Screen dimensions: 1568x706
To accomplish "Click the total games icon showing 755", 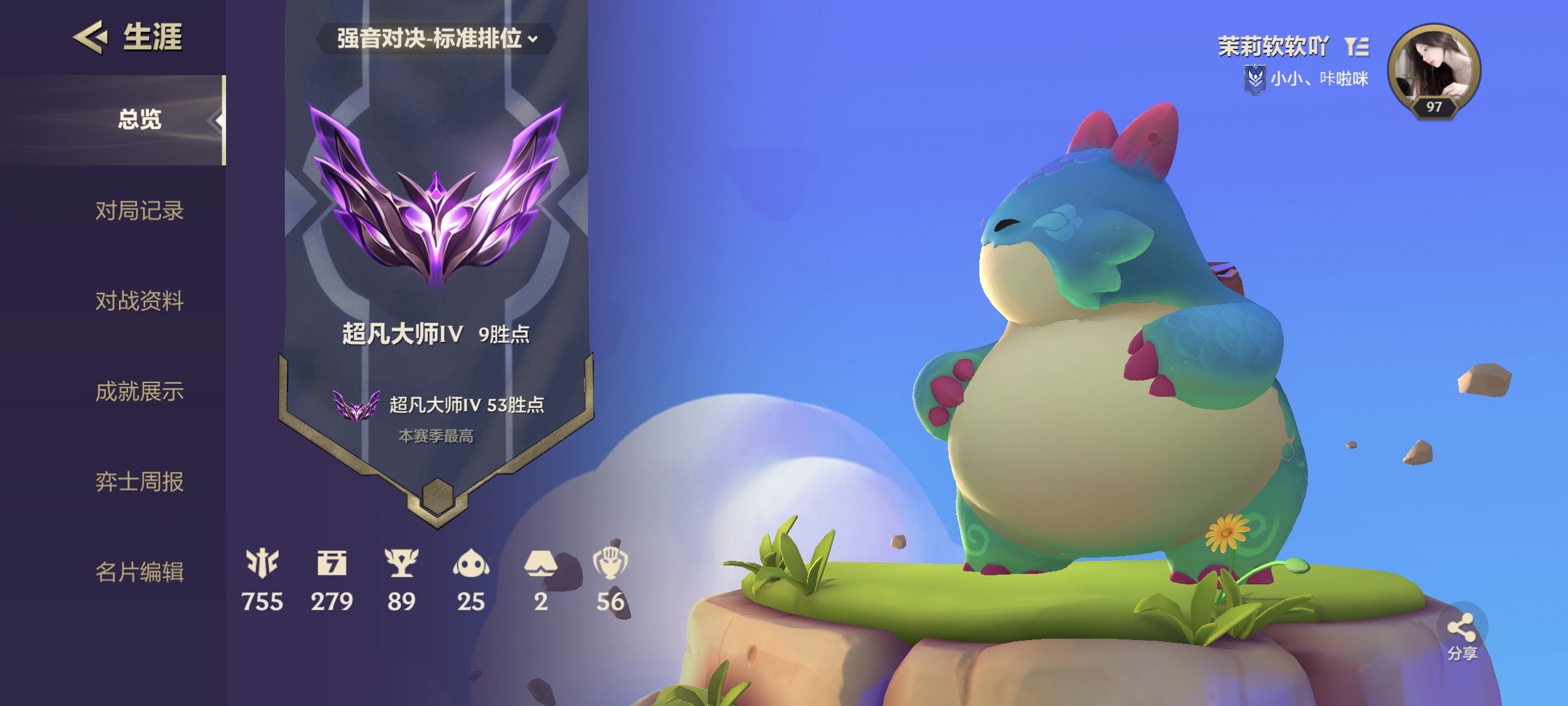I will click(262, 563).
